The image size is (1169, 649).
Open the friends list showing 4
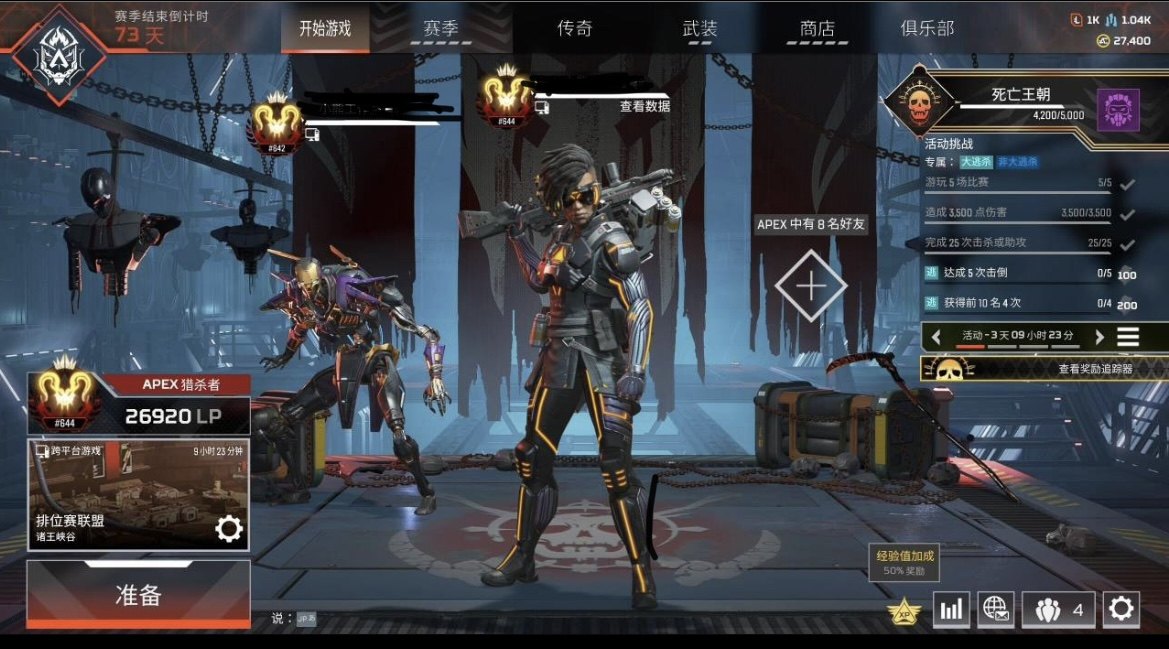[1058, 609]
